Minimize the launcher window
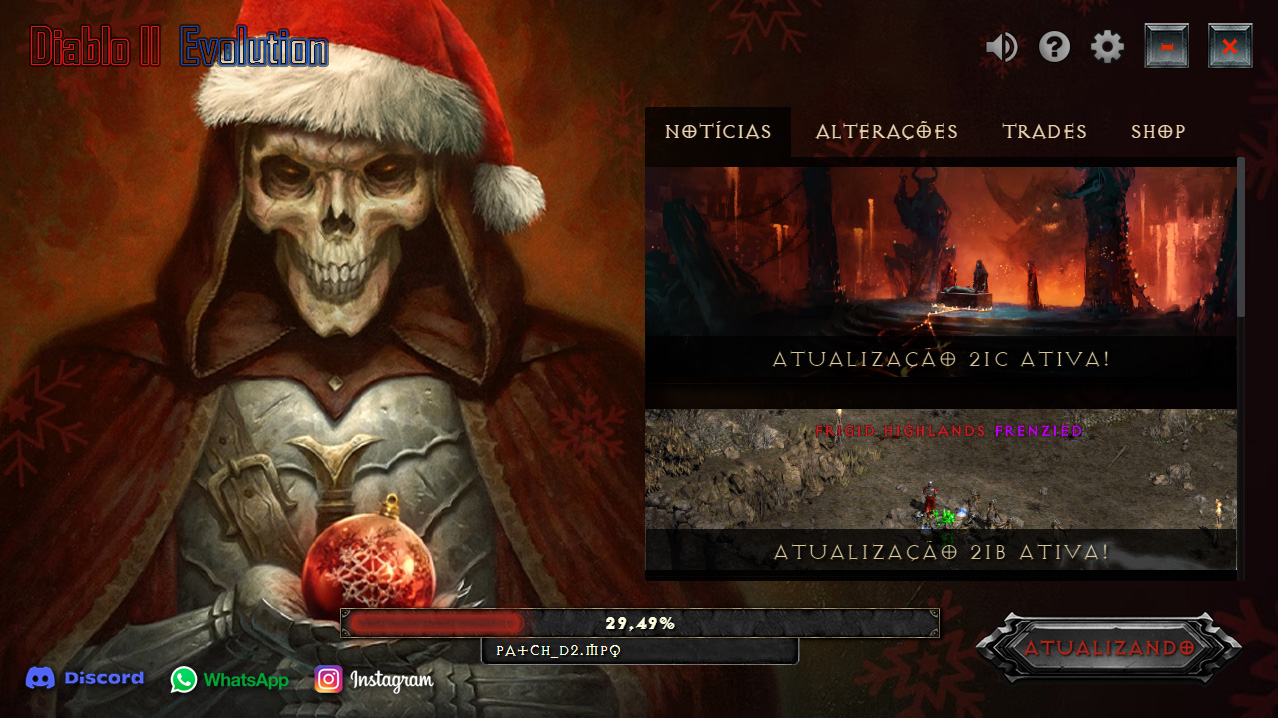The width and height of the screenshot is (1278, 718). (1166, 47)
